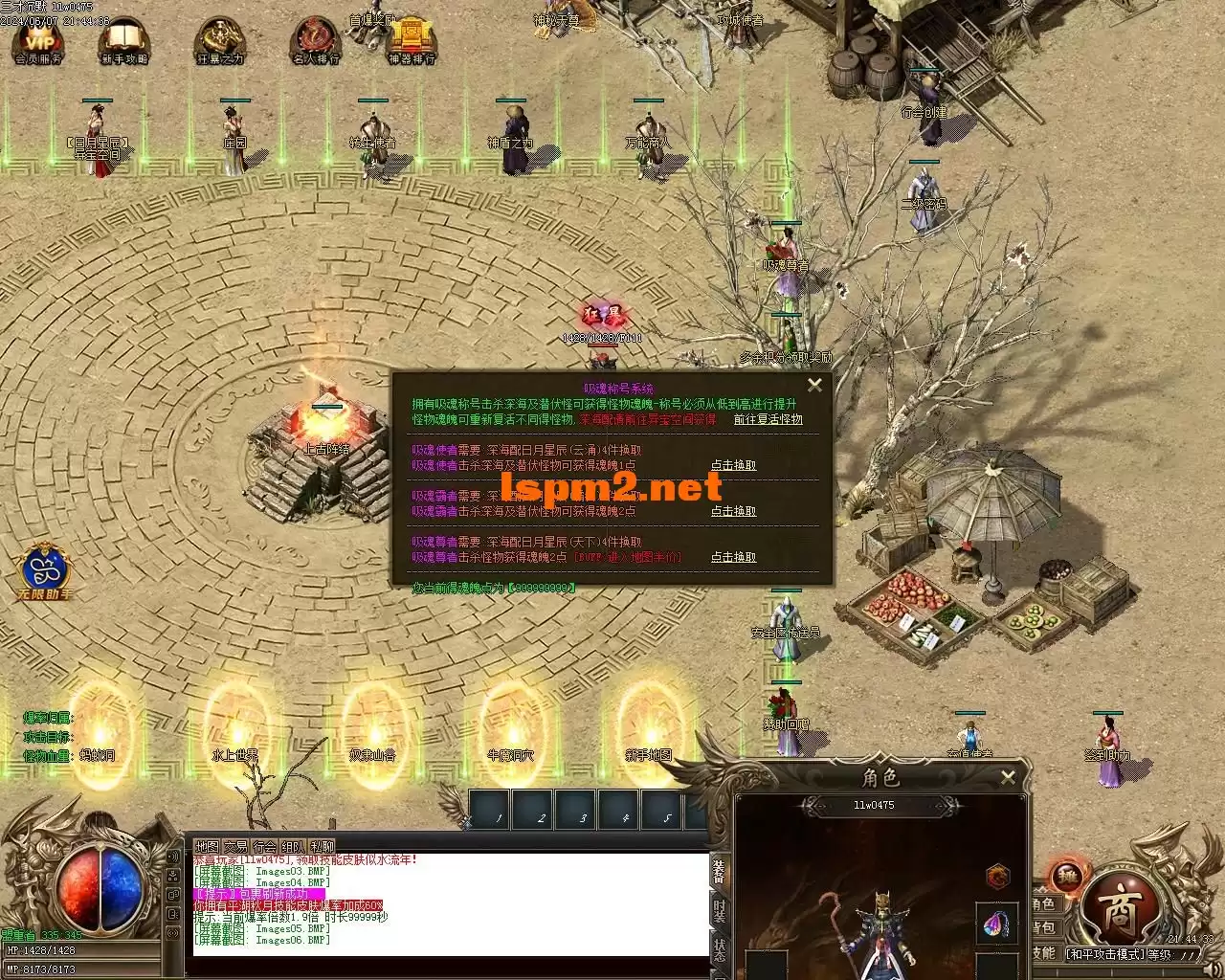1225x980 pixels.
Task: Switch to the 时装 tab
Action: pyautogui.click(x=720, y=911)
